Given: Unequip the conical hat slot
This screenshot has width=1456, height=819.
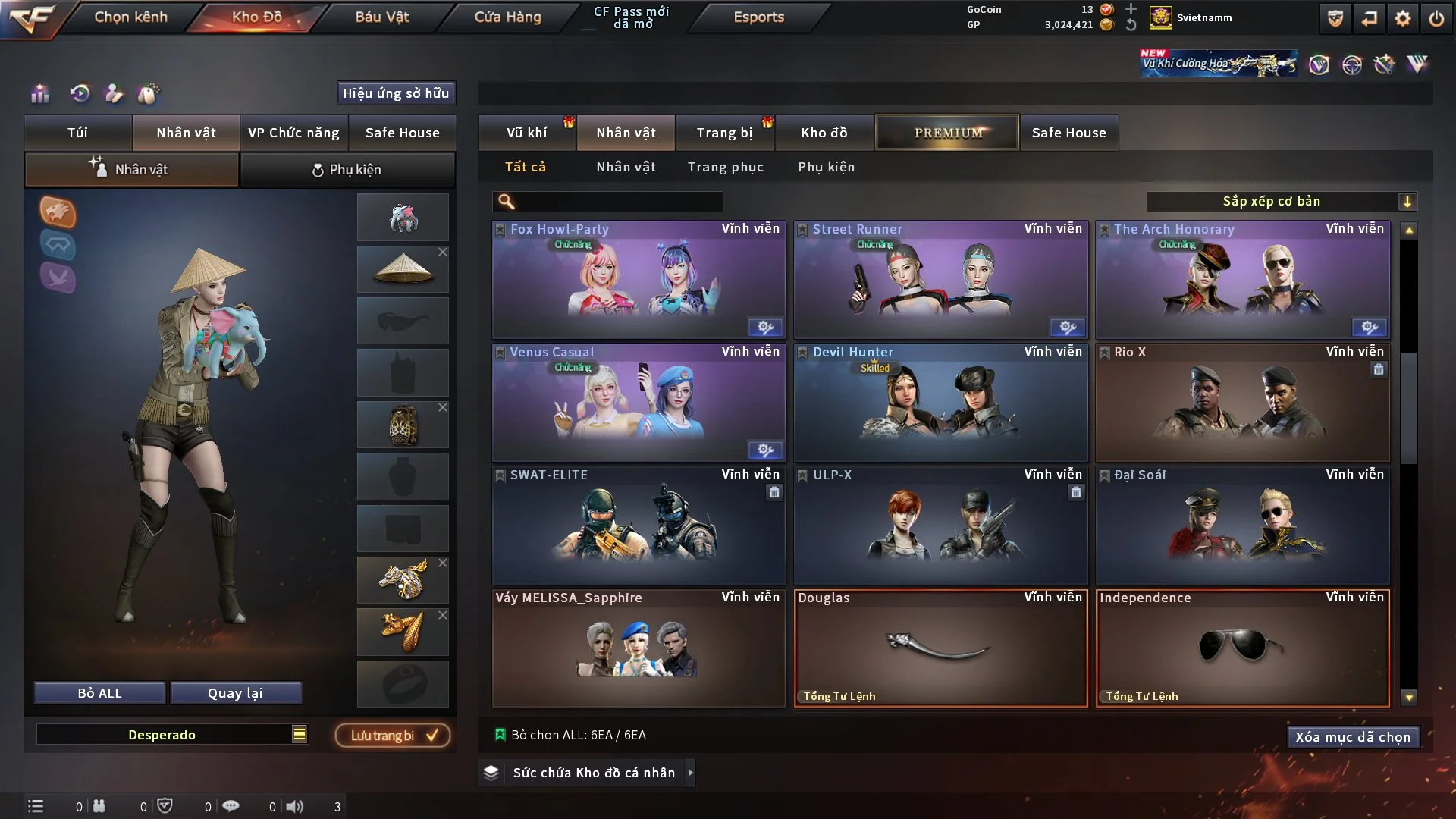Looking at the screenshot, I should (x=443, y=252).
